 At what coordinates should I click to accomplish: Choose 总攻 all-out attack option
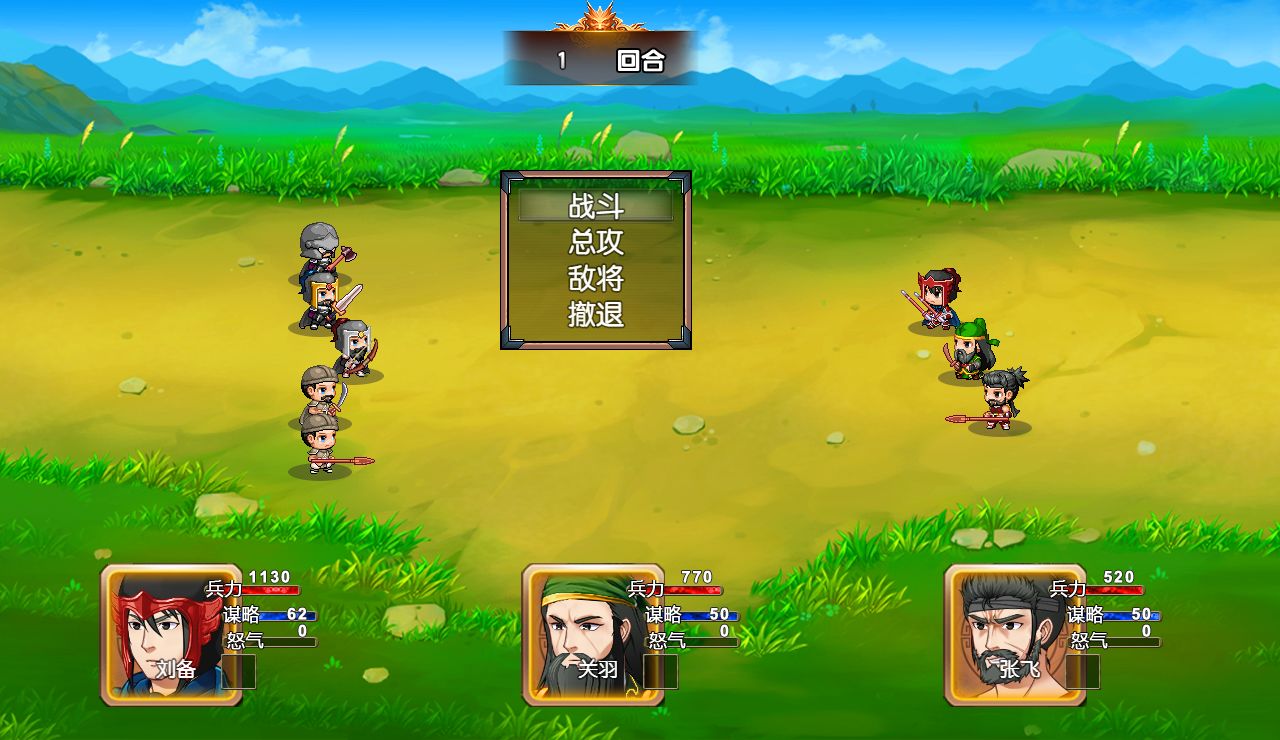pos(596,243)
